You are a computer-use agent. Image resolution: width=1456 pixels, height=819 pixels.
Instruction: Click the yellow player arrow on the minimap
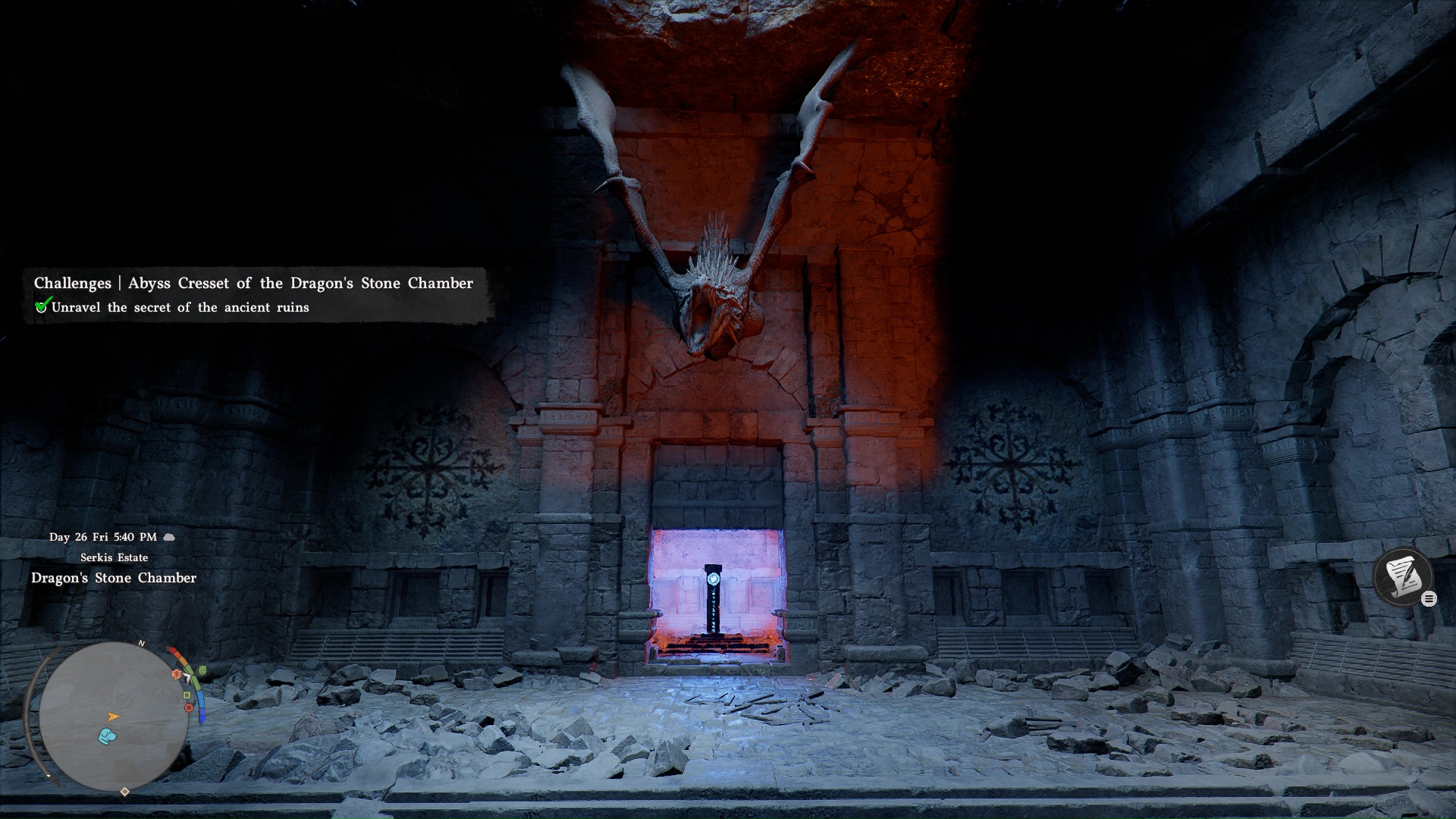click(x=113, y=717)
